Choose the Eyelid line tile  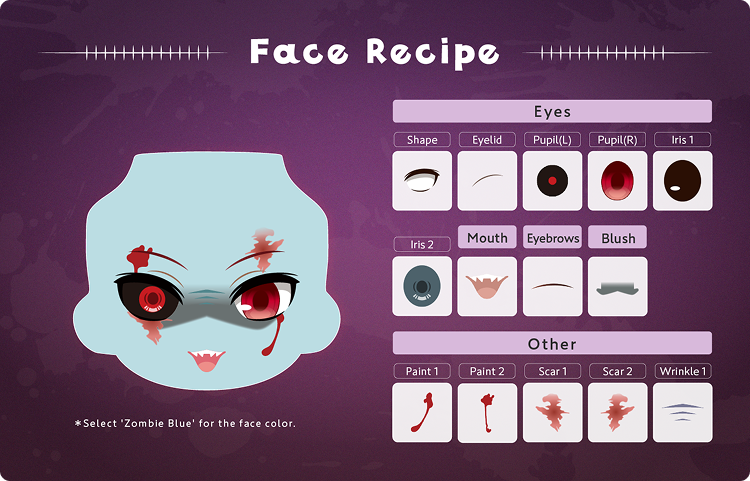[x=487, y=181]
